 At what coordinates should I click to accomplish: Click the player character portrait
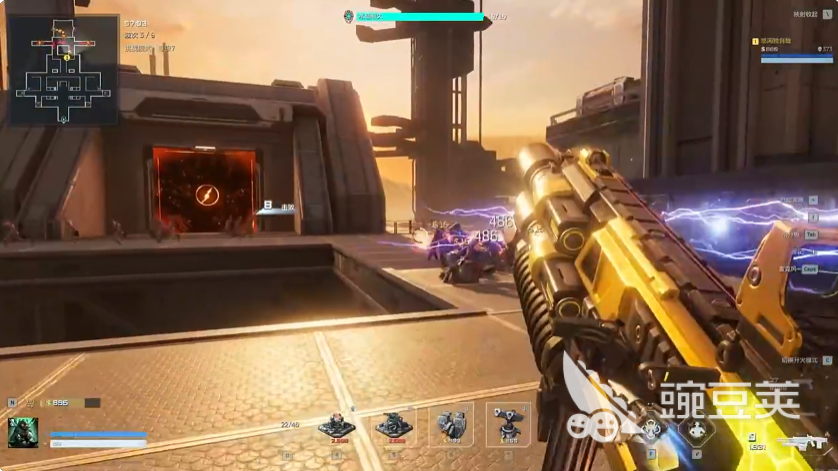point(23,432)
